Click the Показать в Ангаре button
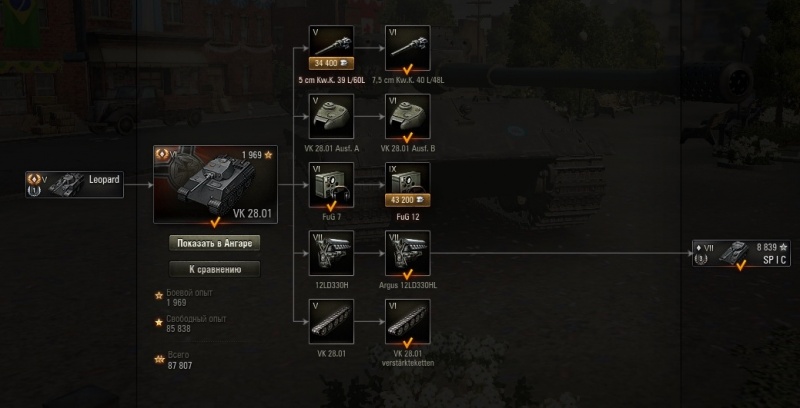The image size is (800, 408). click(214, 243)
